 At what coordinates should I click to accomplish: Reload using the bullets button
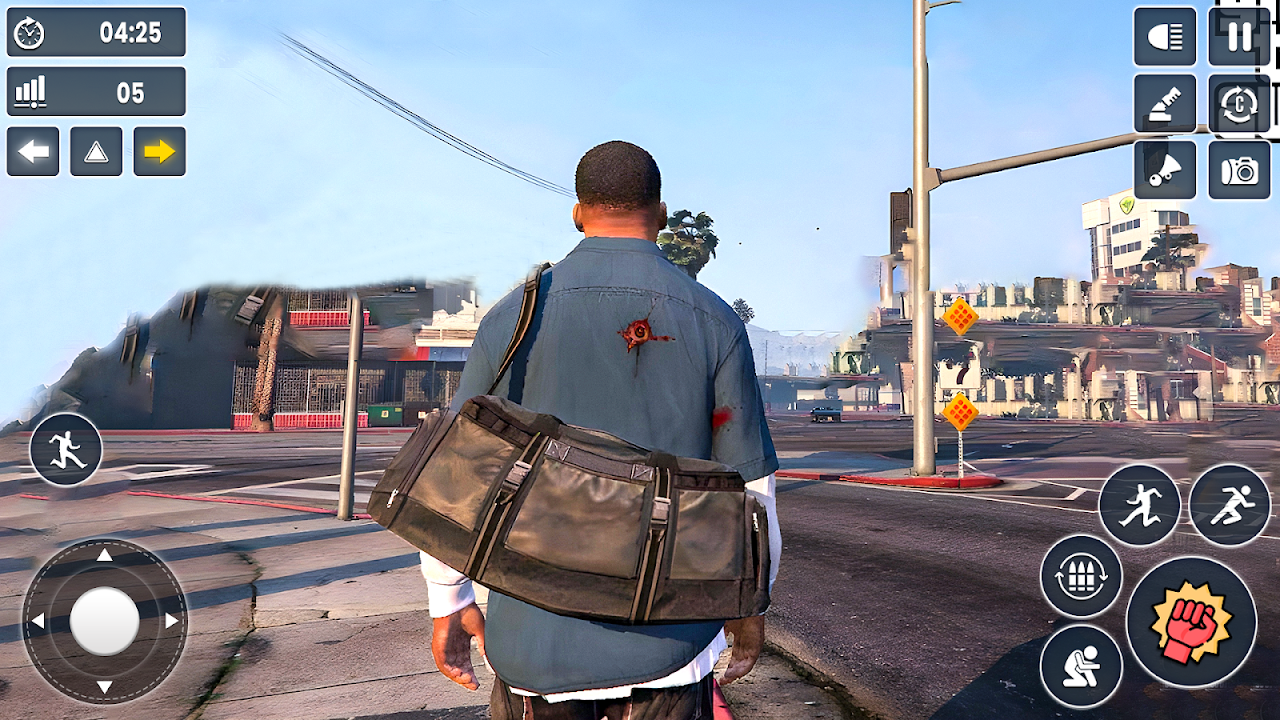coord(1081,577)
